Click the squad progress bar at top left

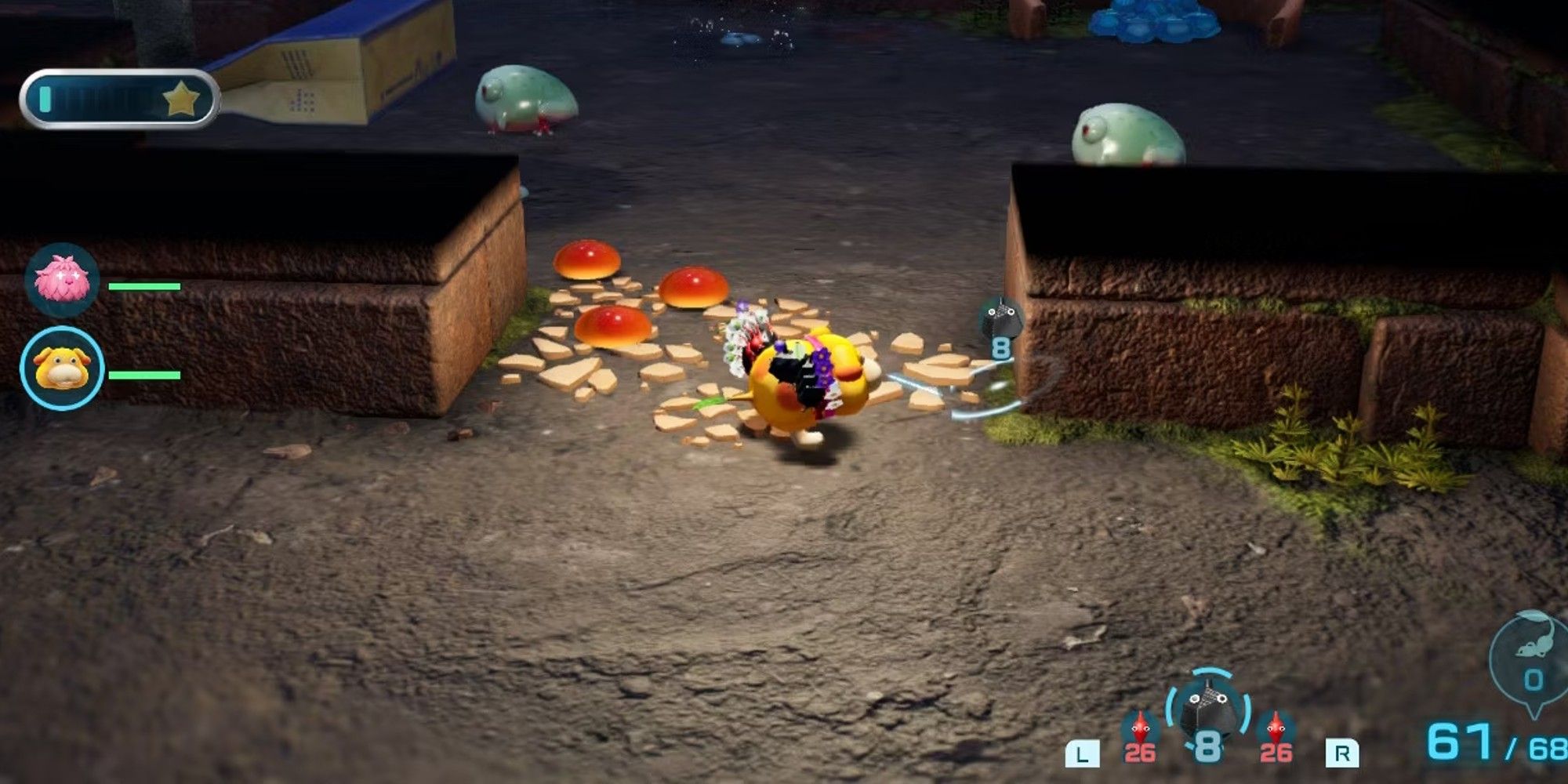point(118,96)
